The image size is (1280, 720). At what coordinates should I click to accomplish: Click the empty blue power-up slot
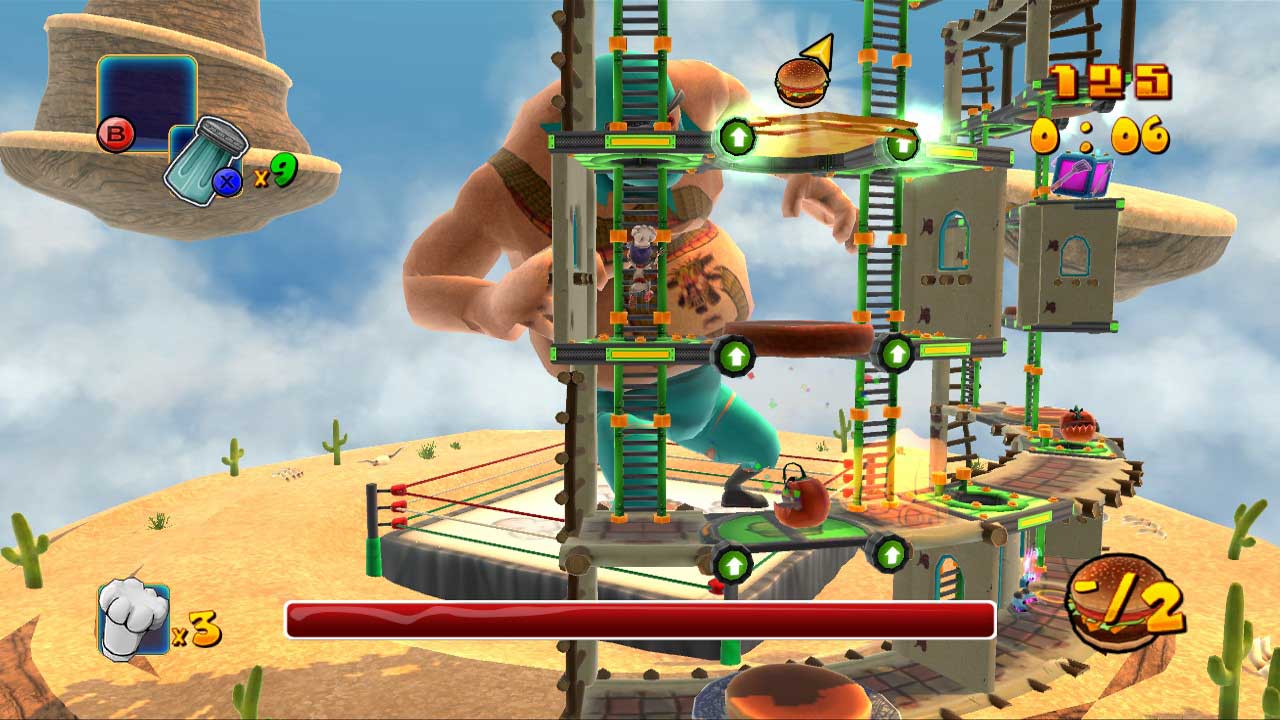[x=146, y=100]
